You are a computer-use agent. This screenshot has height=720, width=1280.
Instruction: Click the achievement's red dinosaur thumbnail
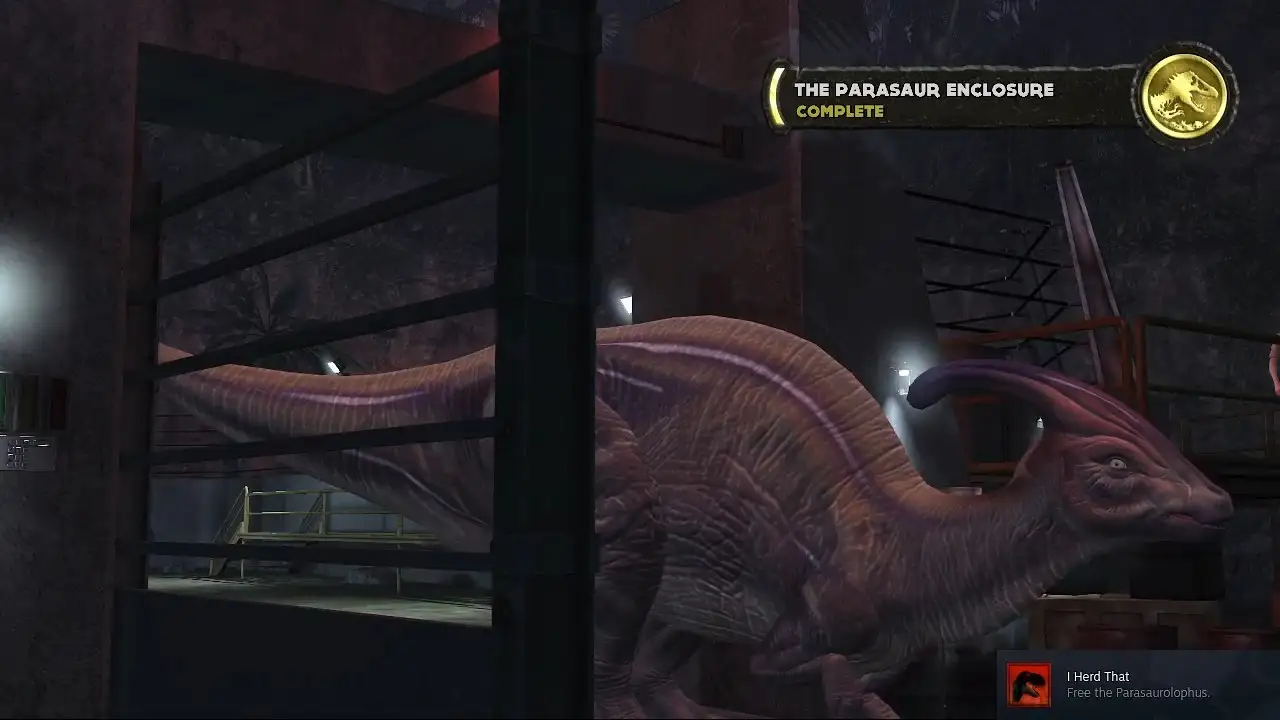click(x=1029, y=685)
